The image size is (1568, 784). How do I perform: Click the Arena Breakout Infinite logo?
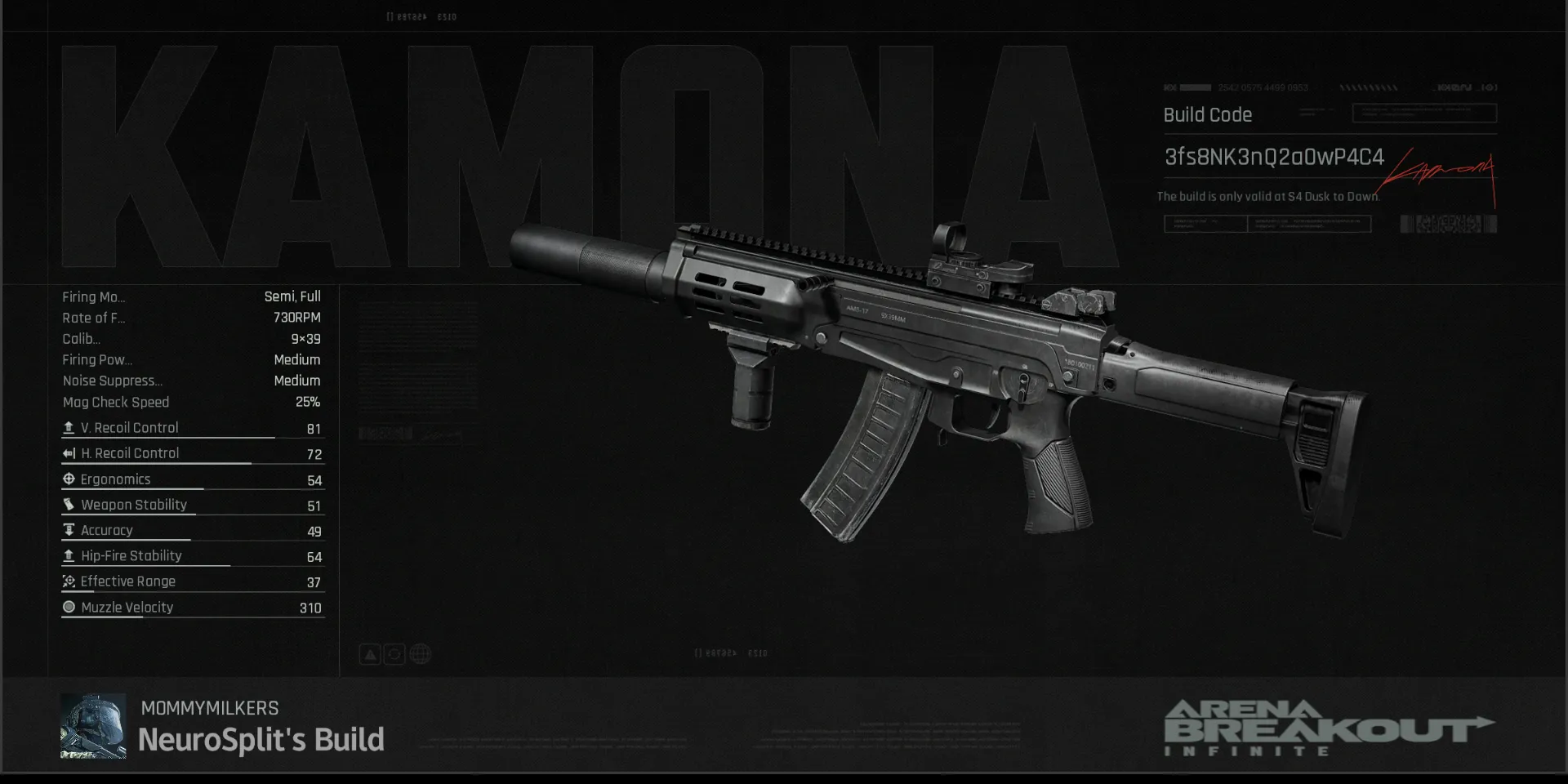1328,728
